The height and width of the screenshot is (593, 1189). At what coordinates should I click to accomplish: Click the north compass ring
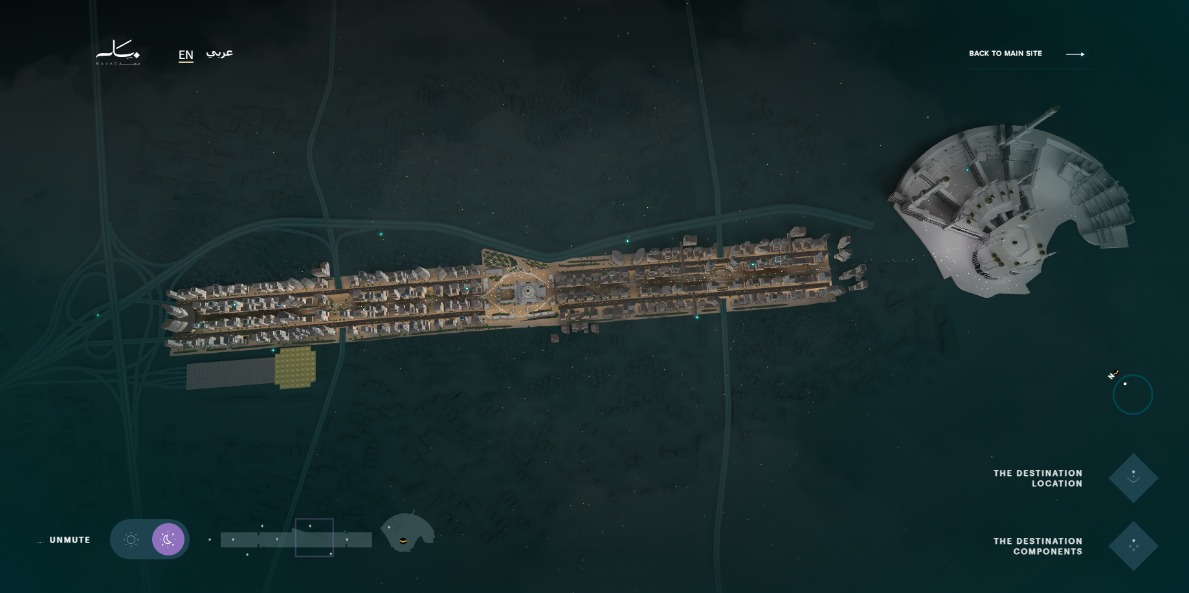click(1132, 394)
